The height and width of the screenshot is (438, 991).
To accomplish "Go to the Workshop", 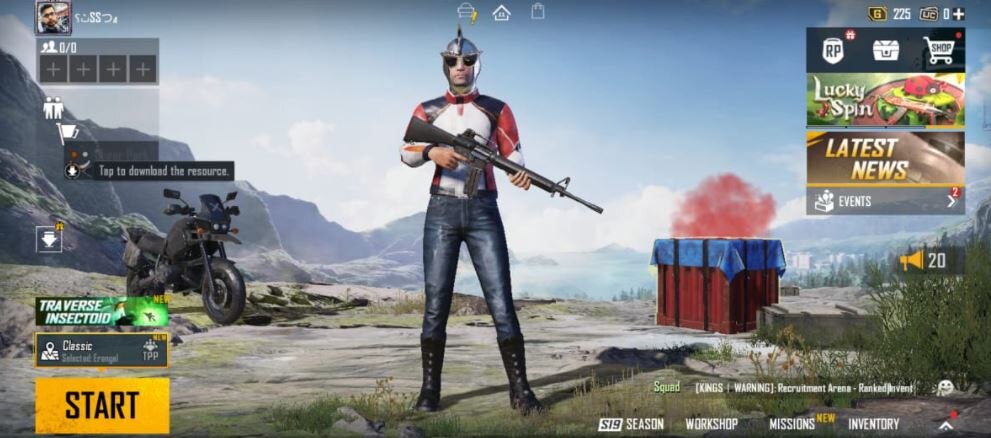I will click(711, 424).
